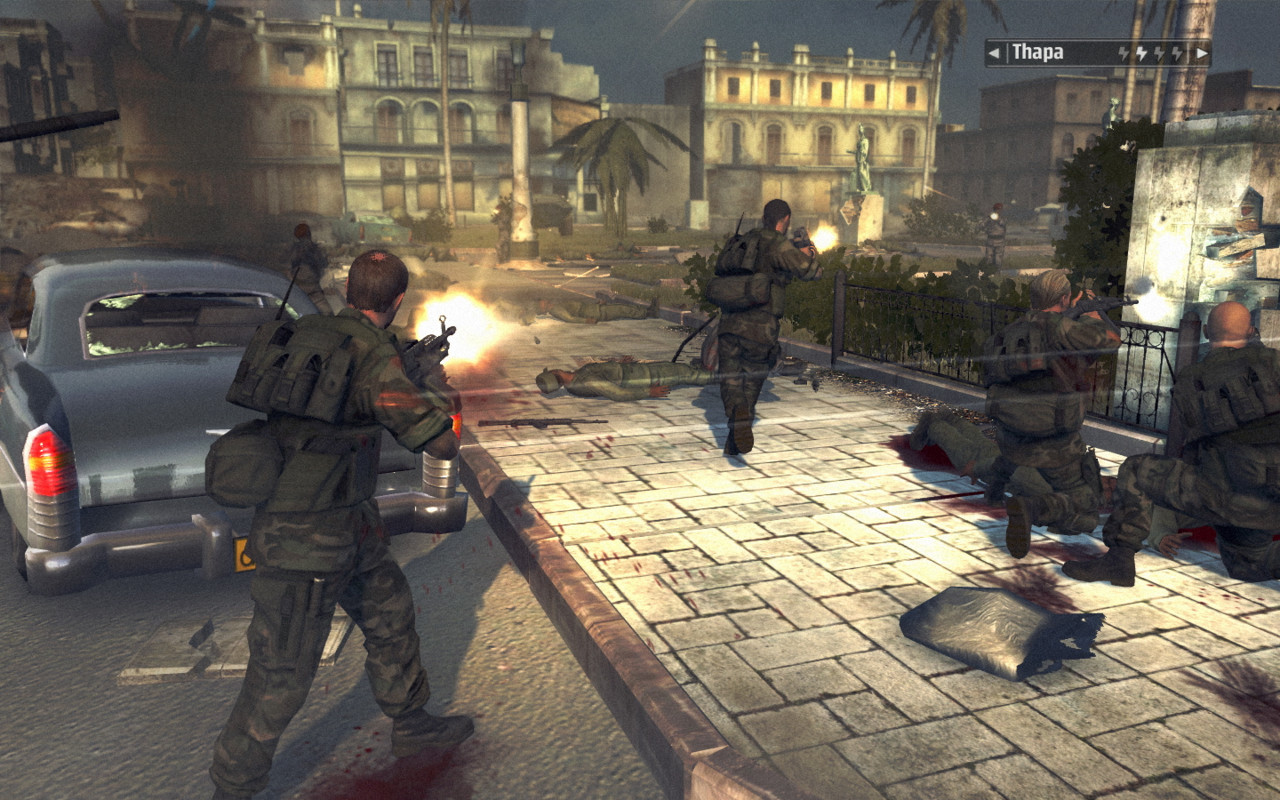Select the Thapa squad member name
Screen dimensions: 1280x800
click(x=1037, y=53)
